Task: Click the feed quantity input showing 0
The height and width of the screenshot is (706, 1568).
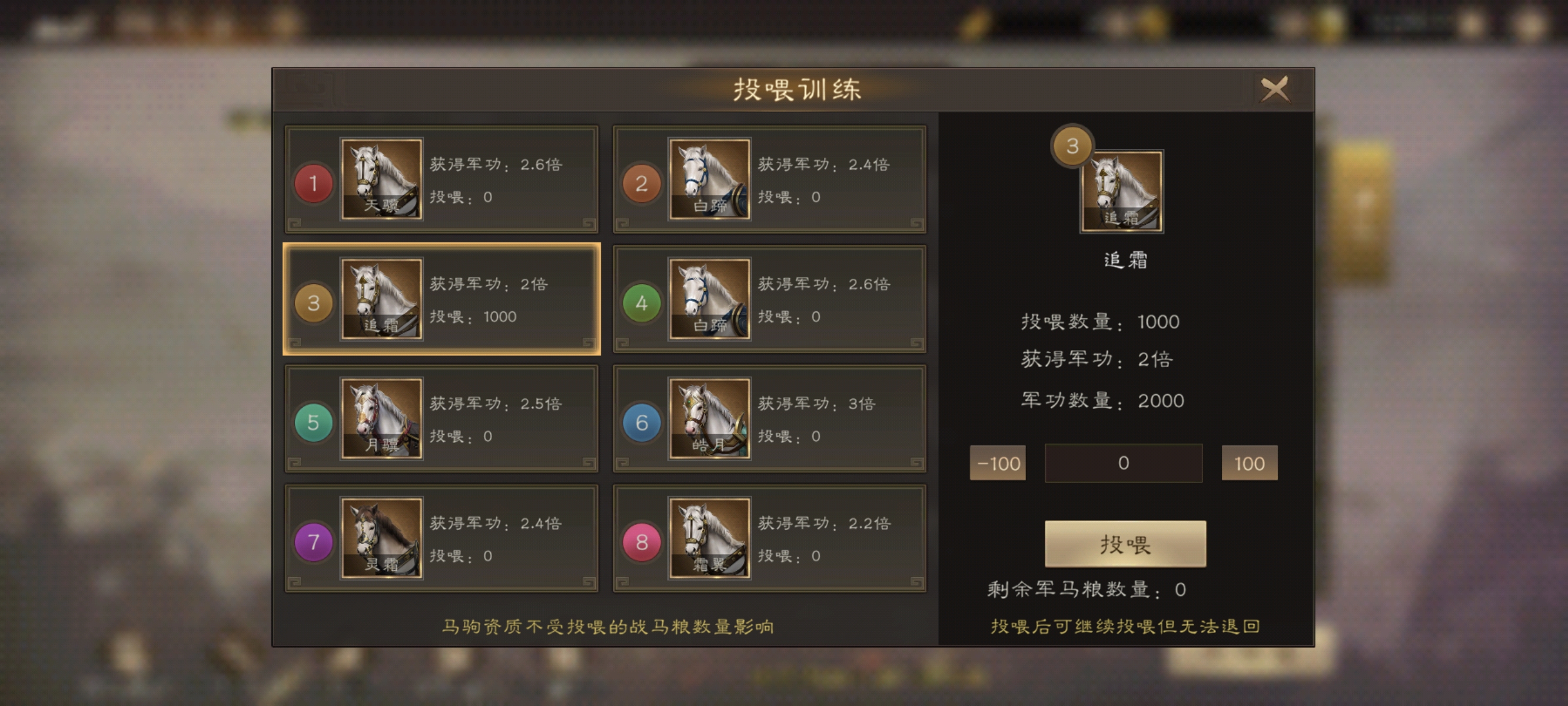Action: coord(1124,463)
